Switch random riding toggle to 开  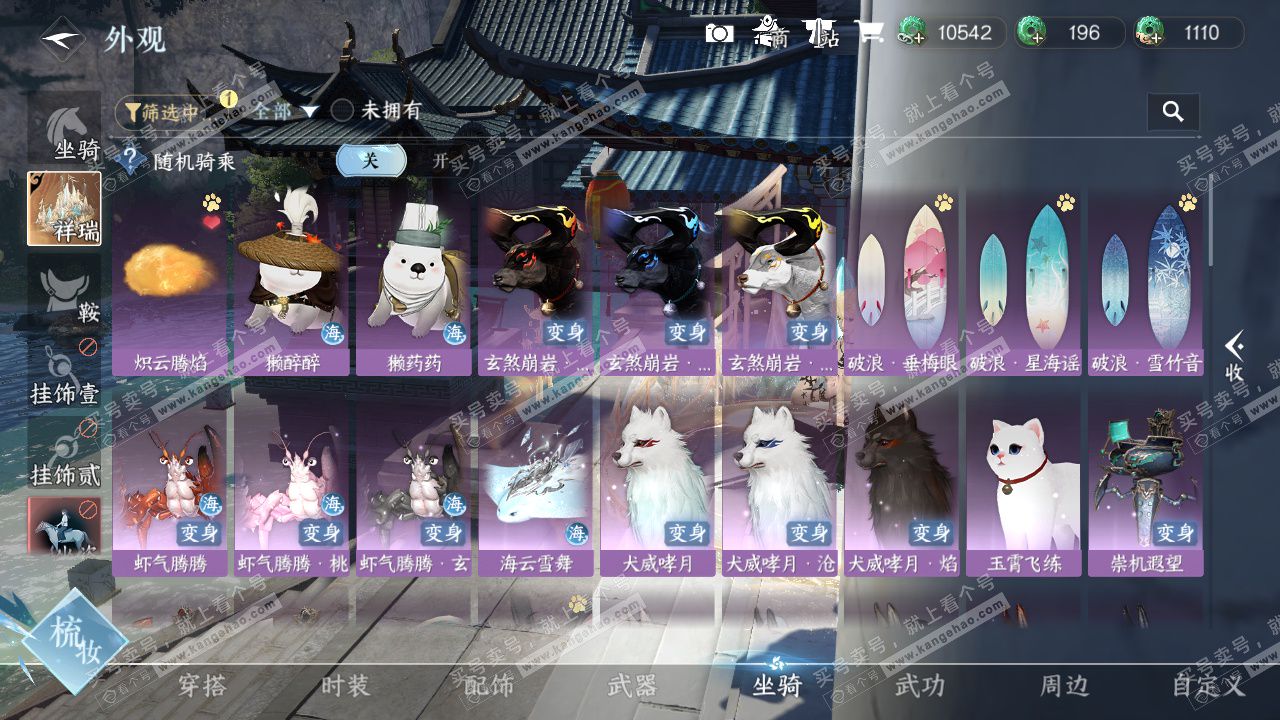pos(440,160)
